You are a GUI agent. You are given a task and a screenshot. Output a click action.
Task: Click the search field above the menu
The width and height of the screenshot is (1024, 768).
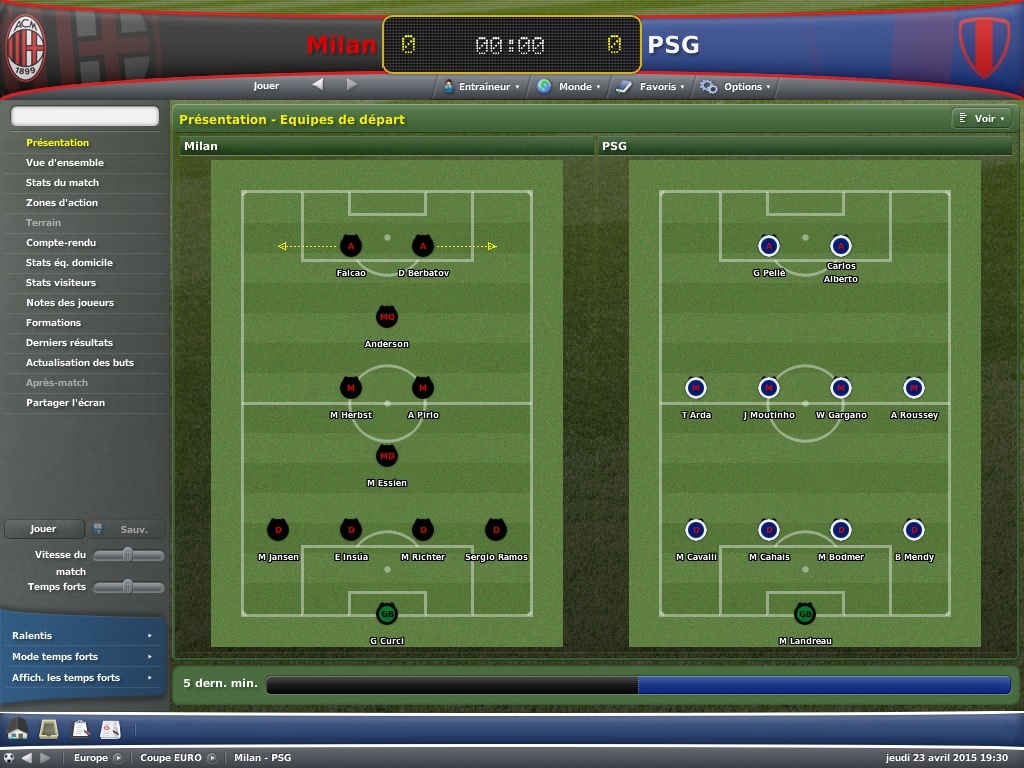(x=85, y=116)
